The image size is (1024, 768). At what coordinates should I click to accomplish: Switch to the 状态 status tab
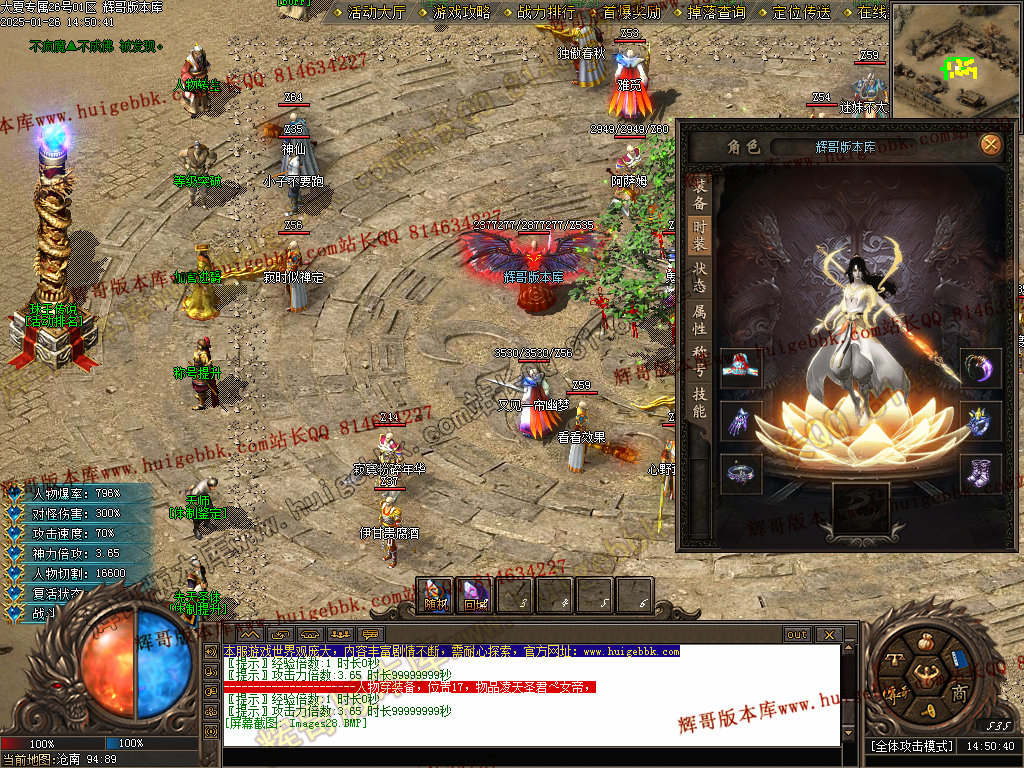pyautogui.click(x=700, y=277)
